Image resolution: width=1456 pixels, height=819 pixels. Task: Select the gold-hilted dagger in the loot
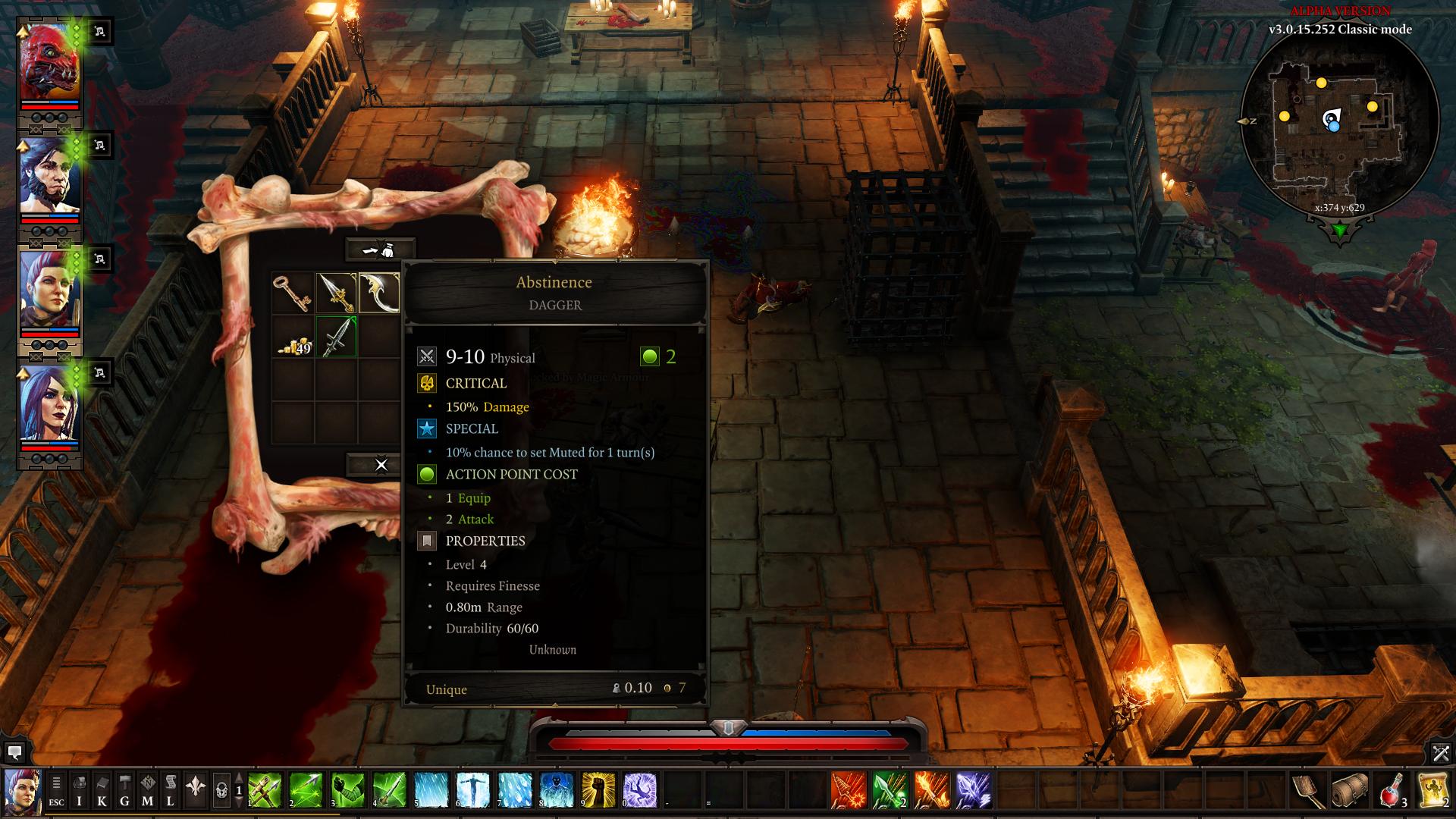coord(336,293)
